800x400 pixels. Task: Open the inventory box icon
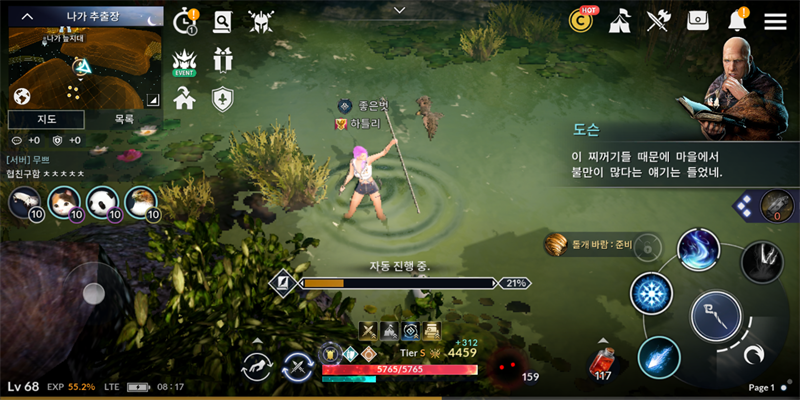click(x=698, y=21)
